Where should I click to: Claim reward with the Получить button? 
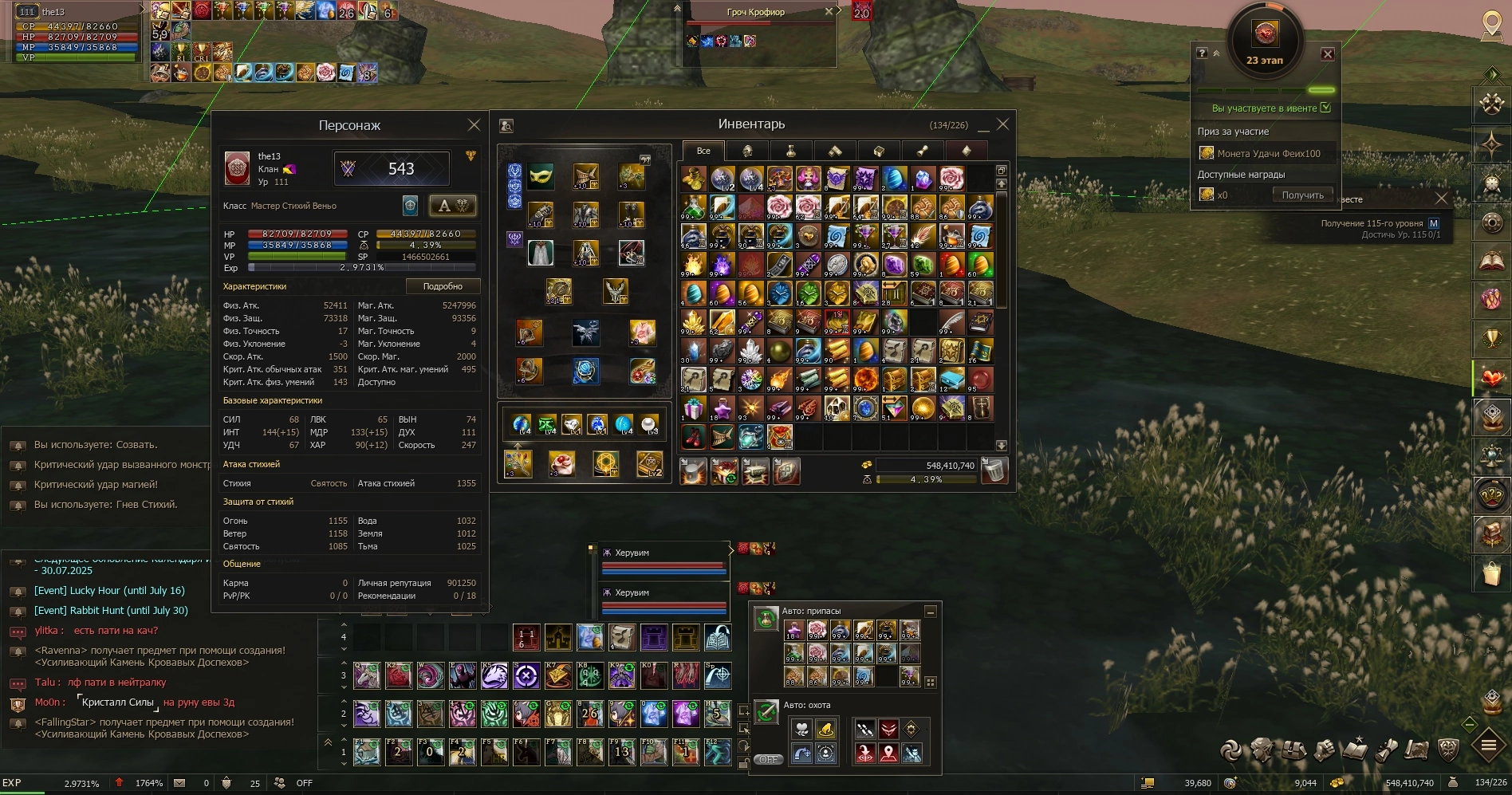click(1302, 195)
